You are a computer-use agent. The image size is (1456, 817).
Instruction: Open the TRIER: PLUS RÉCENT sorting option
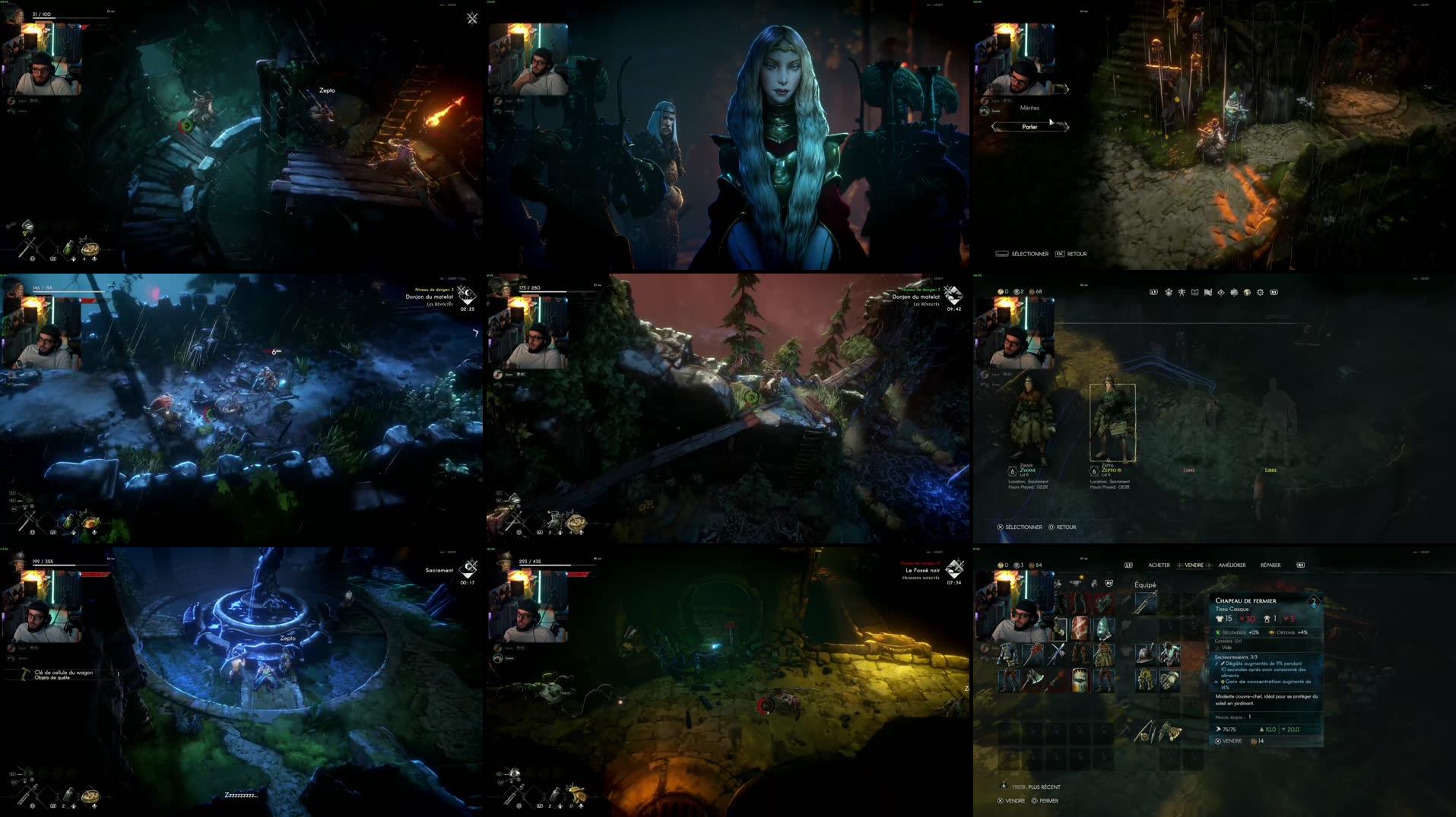click(x=1036, y=787)
